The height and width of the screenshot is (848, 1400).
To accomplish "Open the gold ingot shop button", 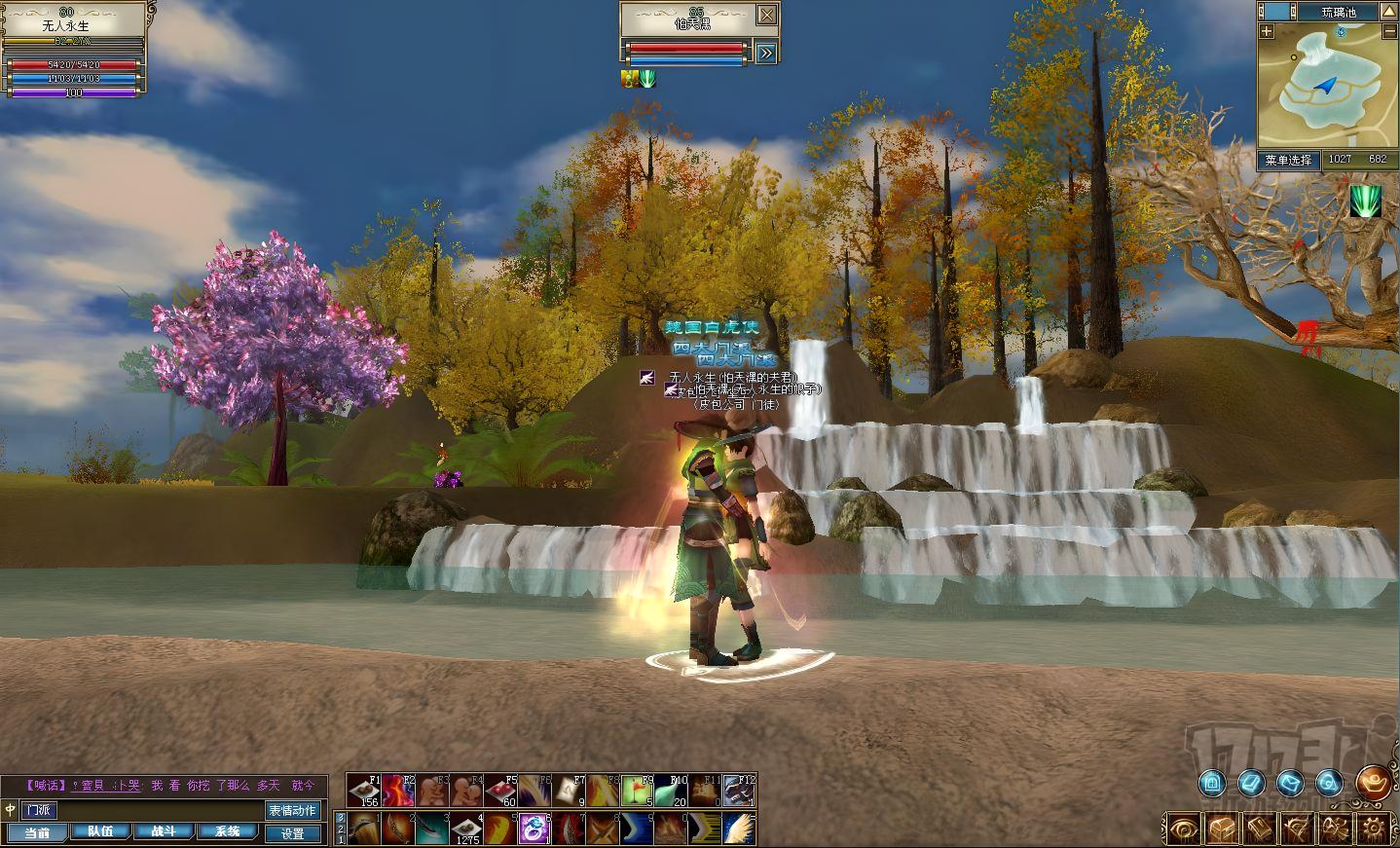I will (1374, 782).
